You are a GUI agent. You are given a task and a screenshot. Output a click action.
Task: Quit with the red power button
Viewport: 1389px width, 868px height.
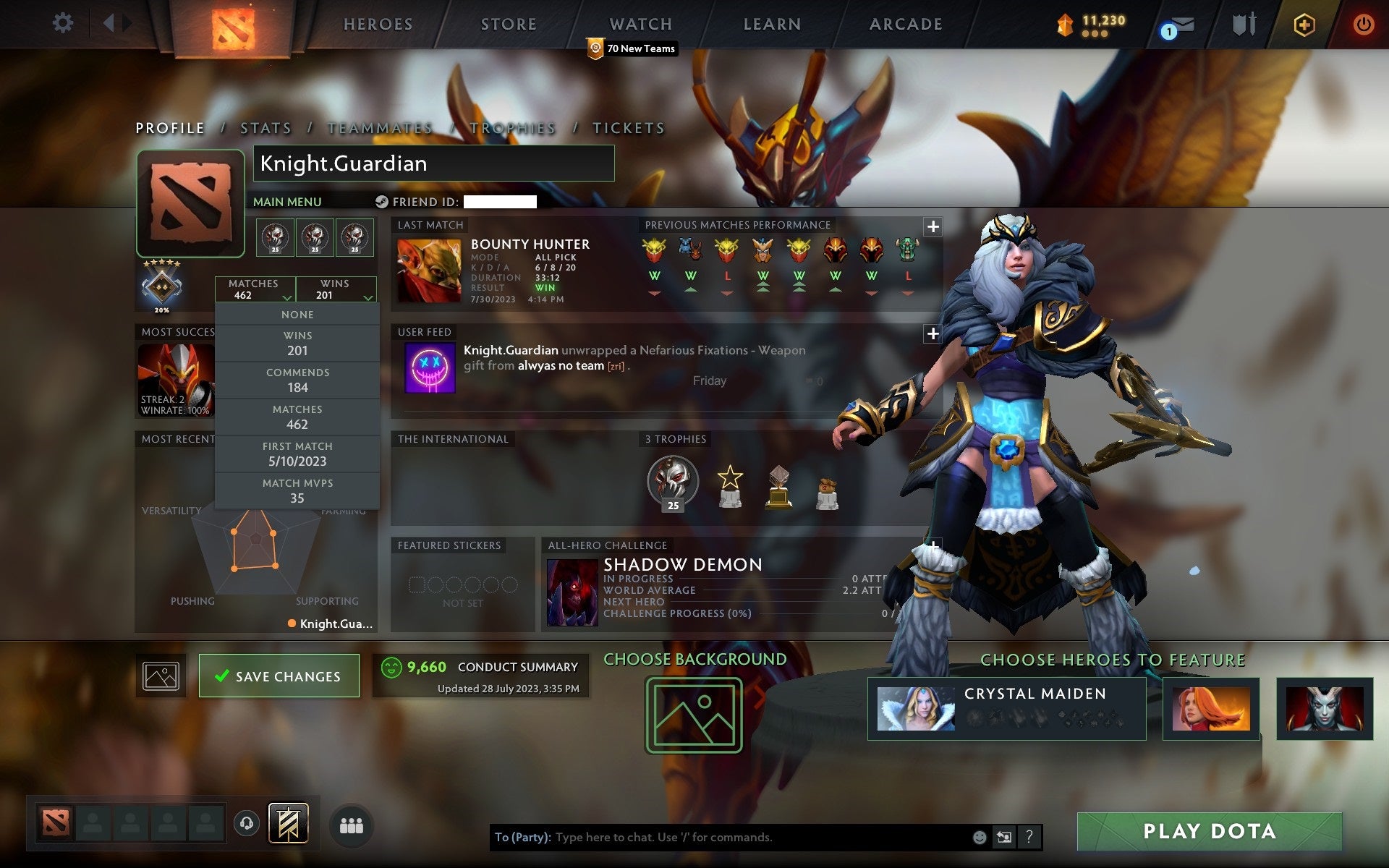click(x=1363, y=25)
